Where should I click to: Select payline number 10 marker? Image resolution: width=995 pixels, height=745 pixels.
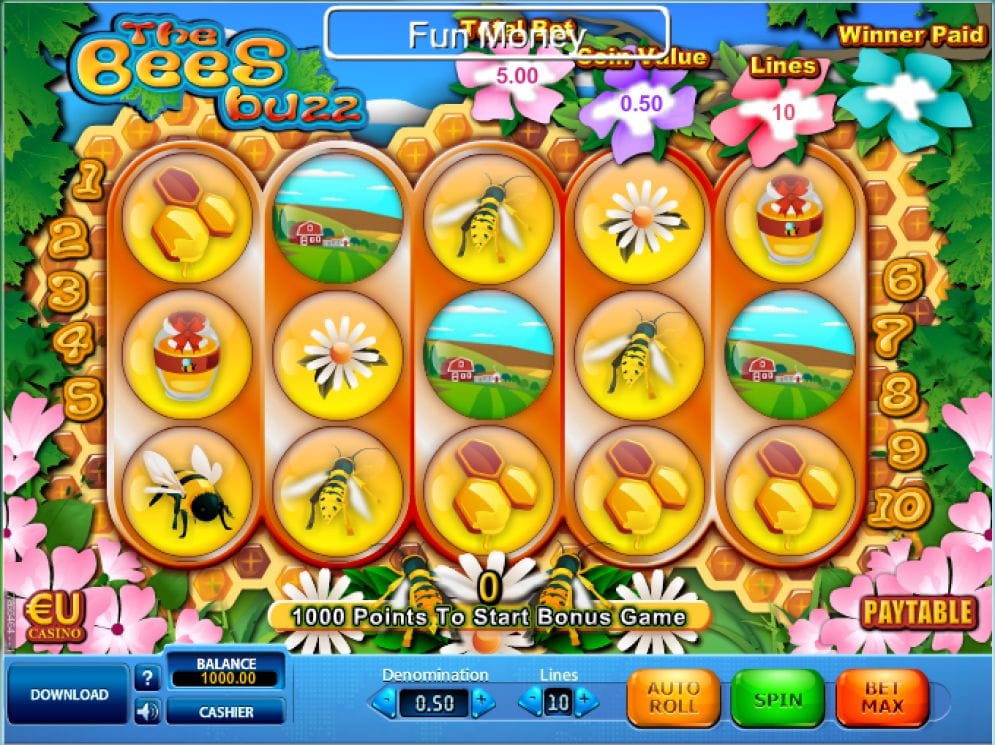[x=899, y=508]
